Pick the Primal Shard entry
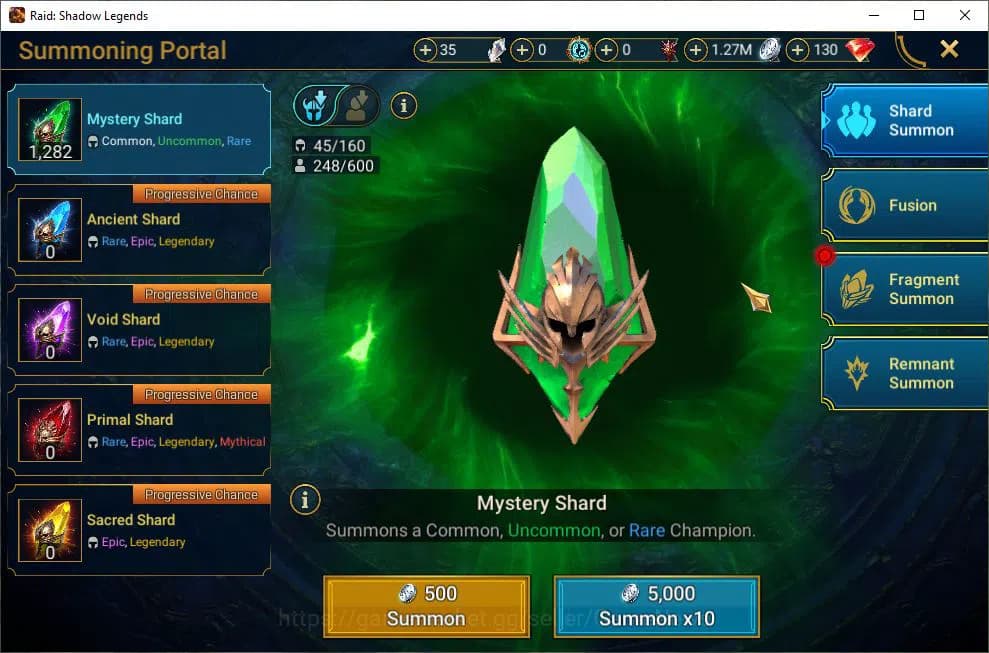The width and height of the screenshot is (989, 653). tap(139, 430)
